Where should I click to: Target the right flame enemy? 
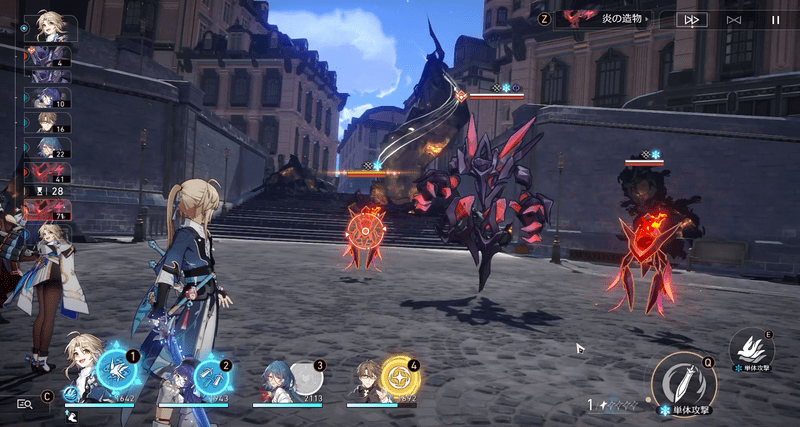[647, 240]
